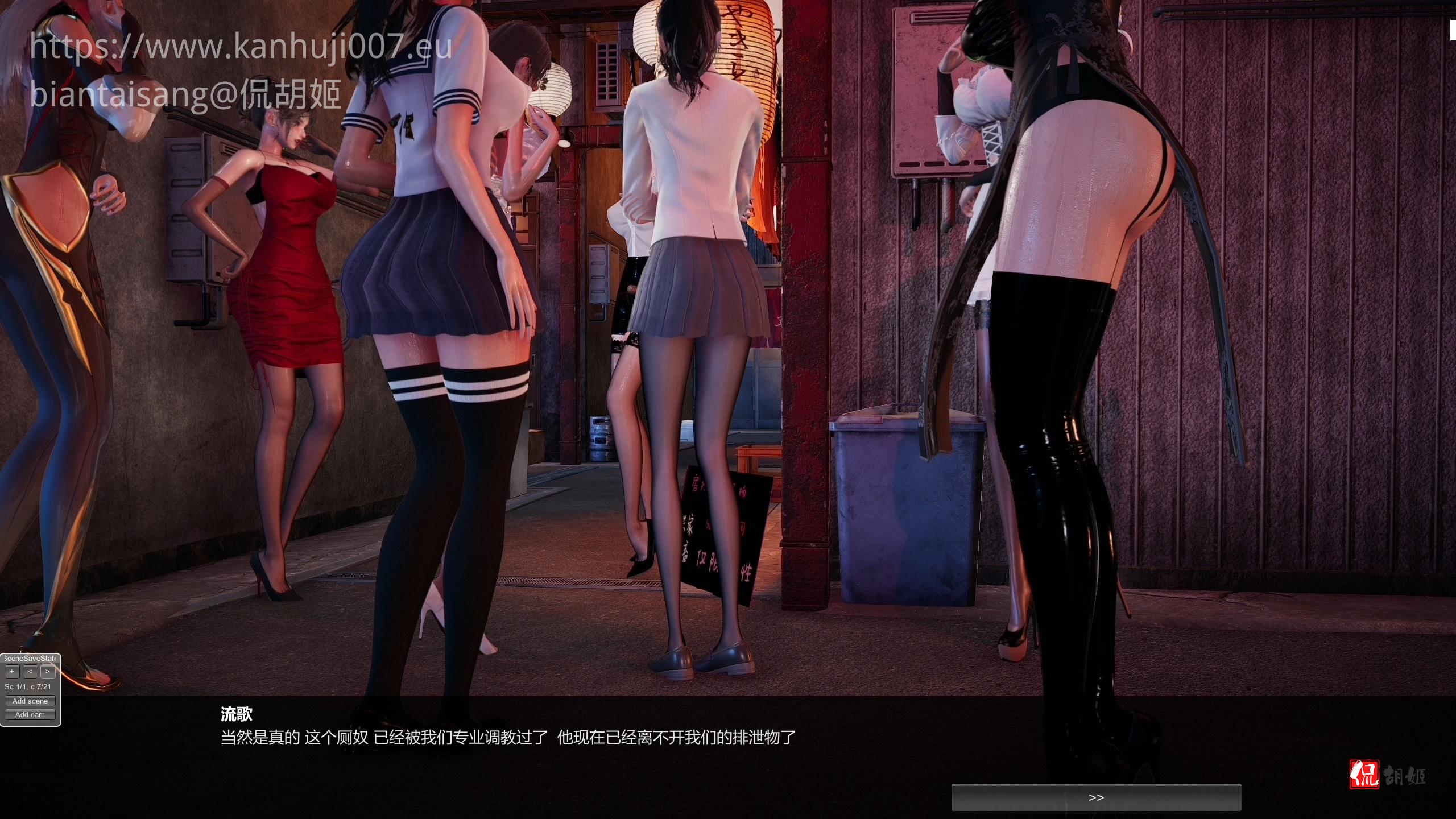This screenshot has width=1456, height=819.
Task: Click the Add cam button
Action: [30, 715]
